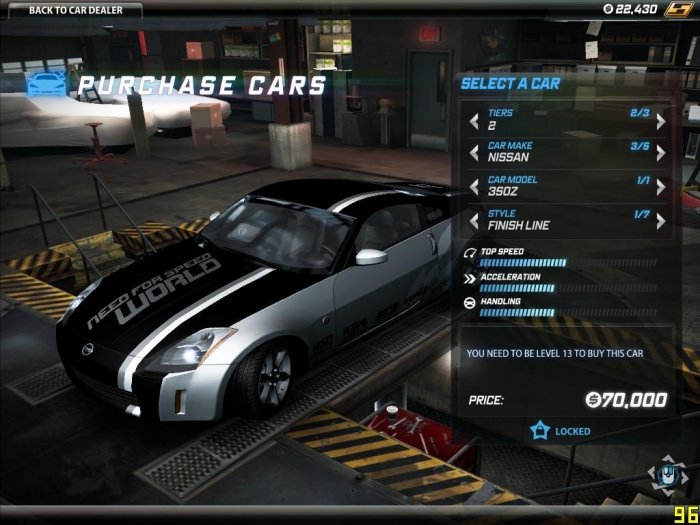Click the Locked purchase button

(x=562, y=431)
